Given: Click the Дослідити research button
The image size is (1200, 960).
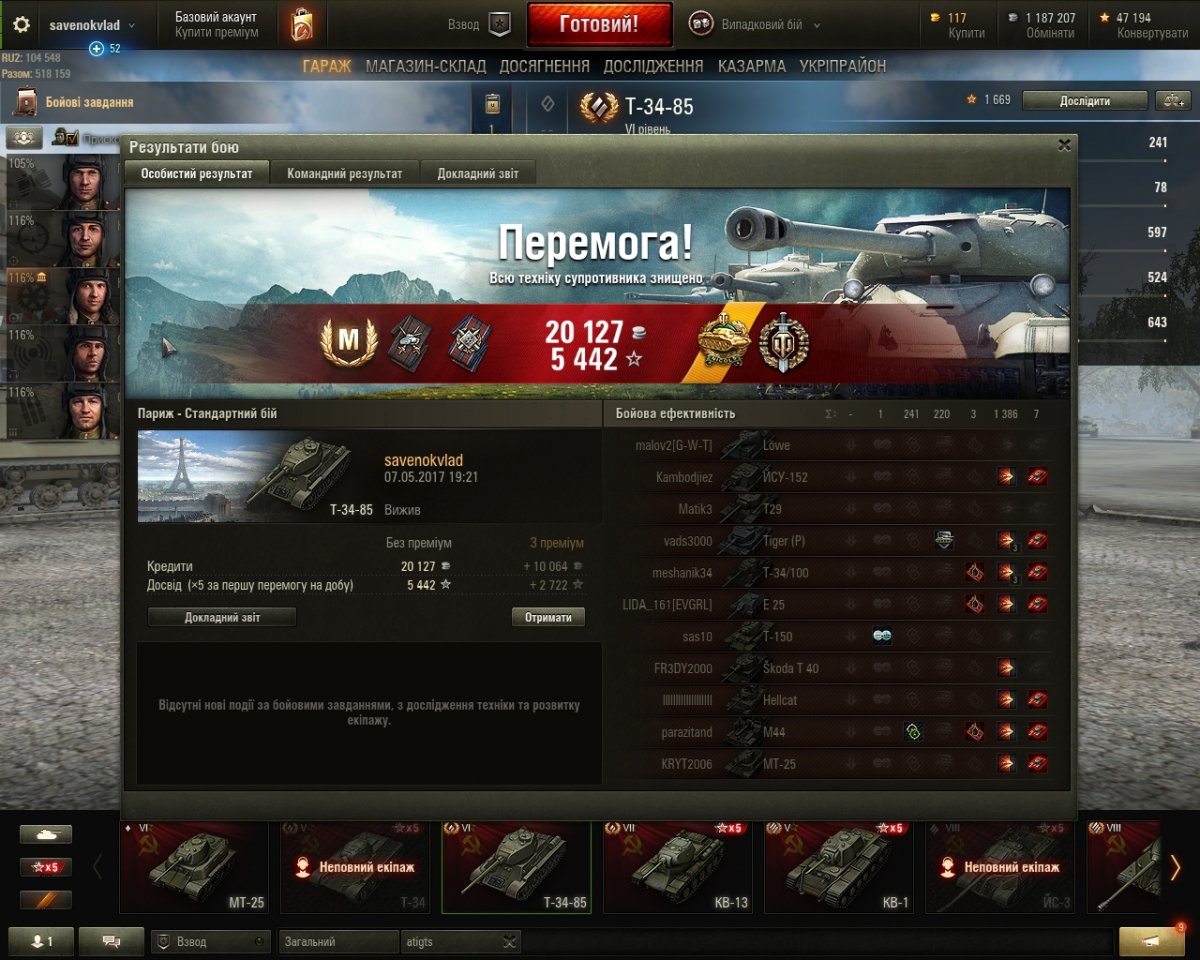Looking at the screenshot, I should tap(1085, 101).
